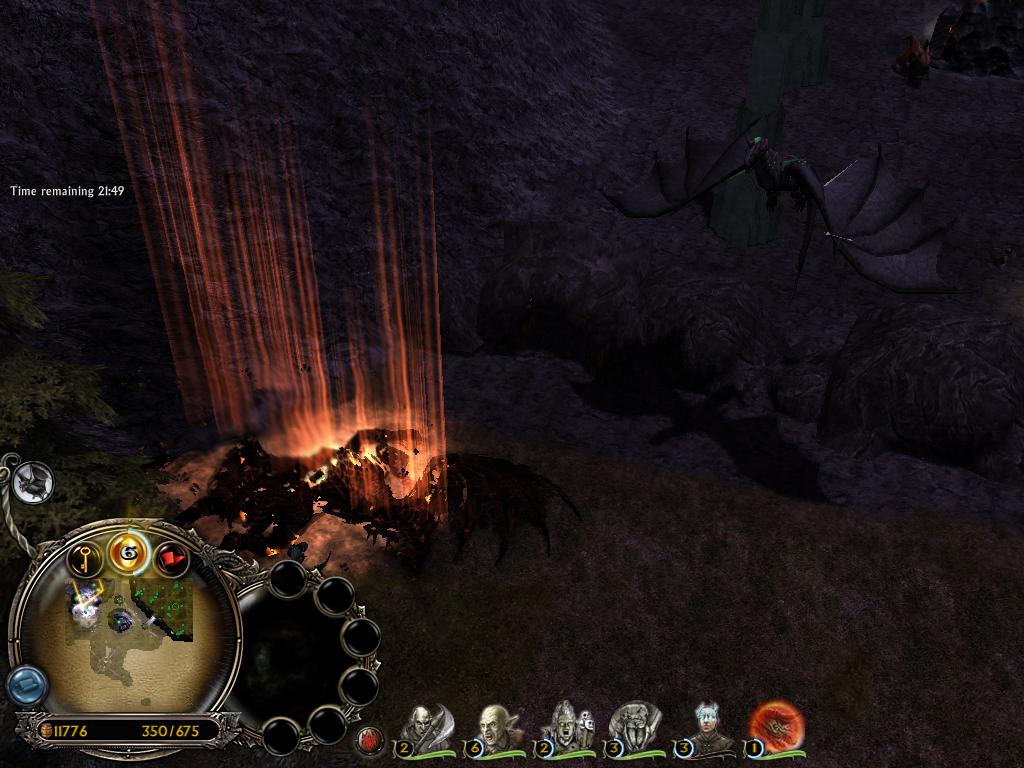Select the scythe-wielding hero portrait
1024x768 pixels.
click(427, 727)
